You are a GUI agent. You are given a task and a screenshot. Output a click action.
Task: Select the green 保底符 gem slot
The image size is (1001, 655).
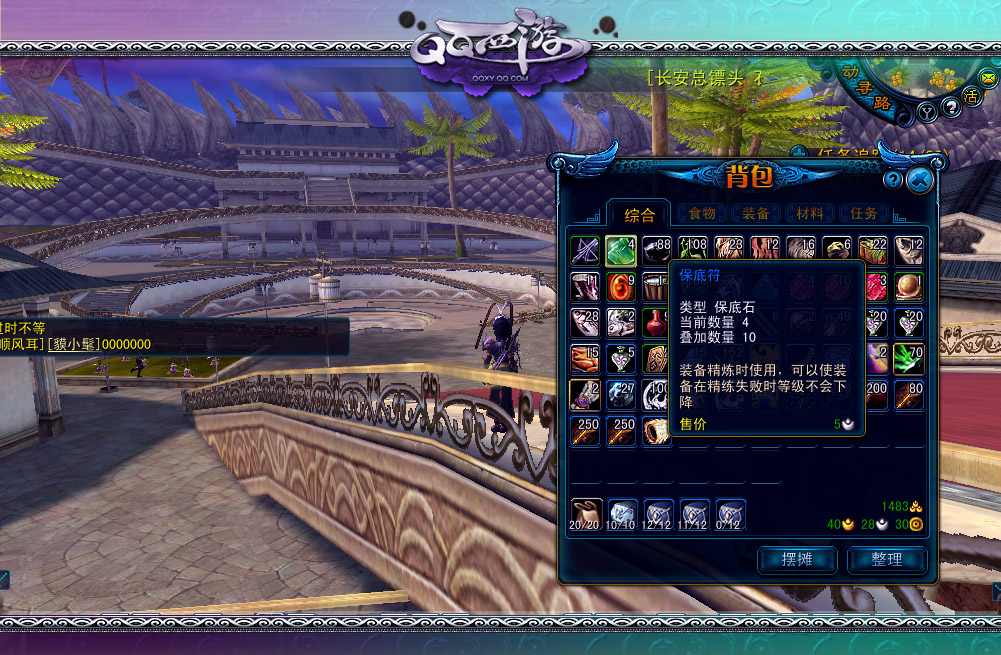tap(621, 250)
